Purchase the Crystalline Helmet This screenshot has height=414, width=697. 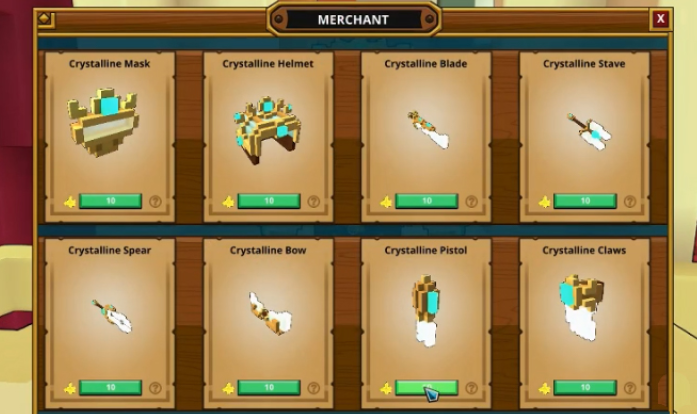(x=269, y=201)
